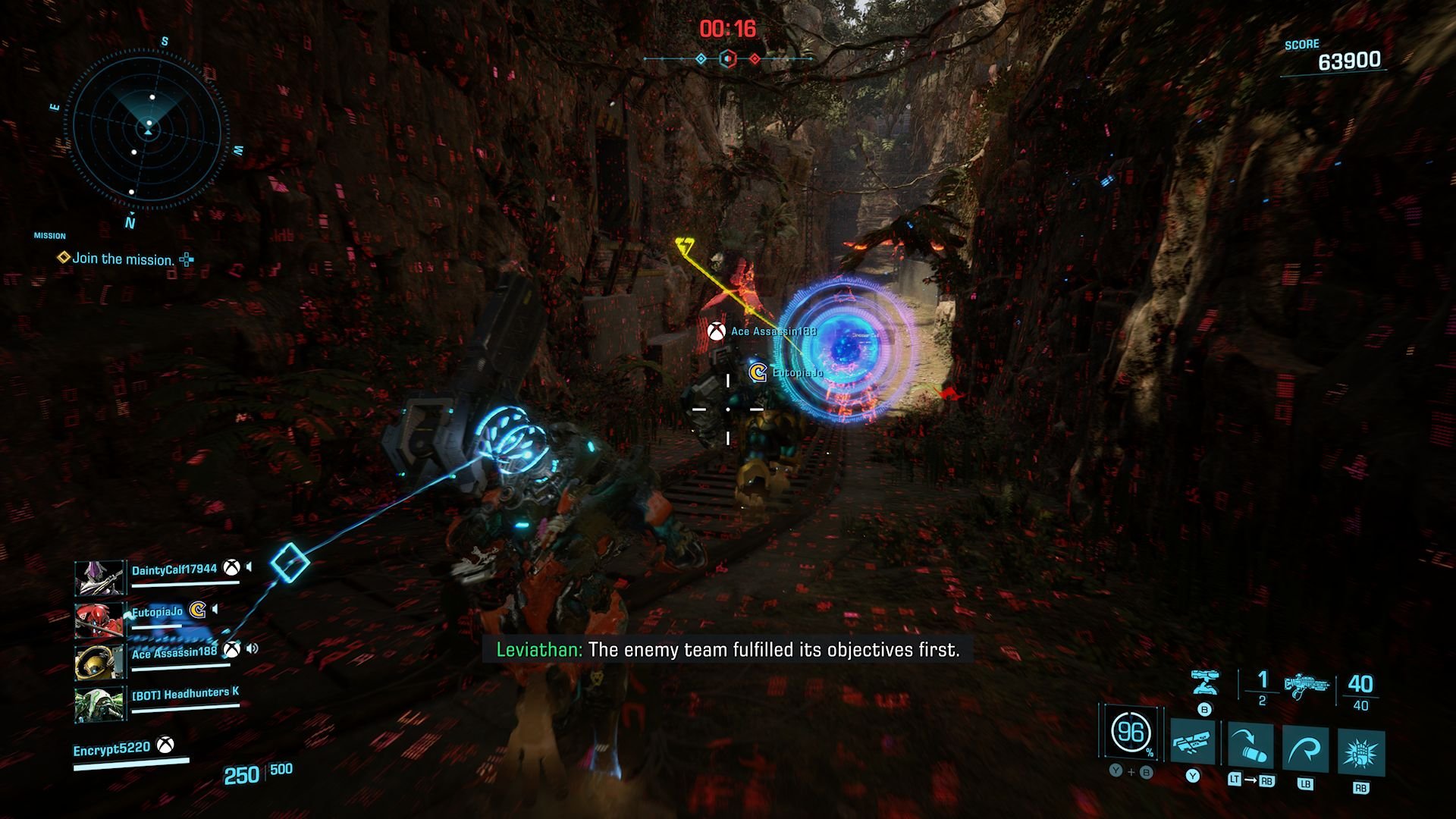
Task: Activate the curved swirl dash ability
Action: click(1305, 750)
